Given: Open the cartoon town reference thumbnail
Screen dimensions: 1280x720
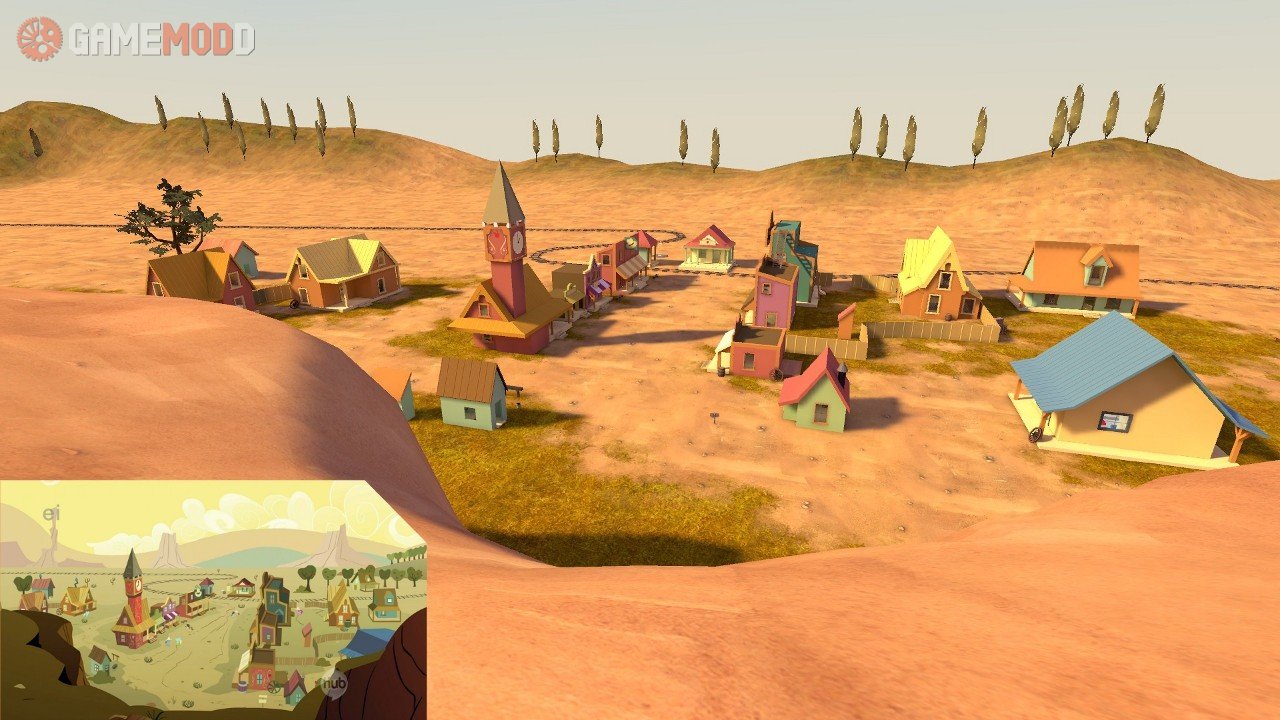Looking at the screenshot, I should pos(213,599).
